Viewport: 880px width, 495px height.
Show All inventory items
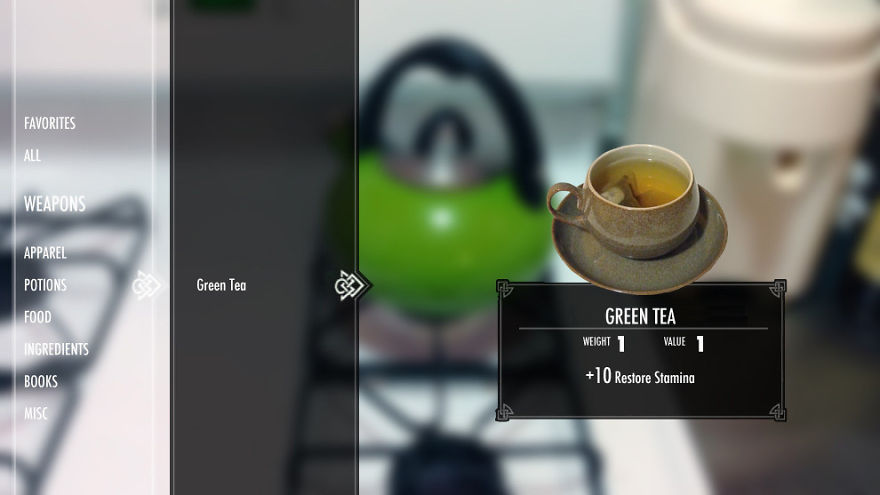[x=33, y=156]
